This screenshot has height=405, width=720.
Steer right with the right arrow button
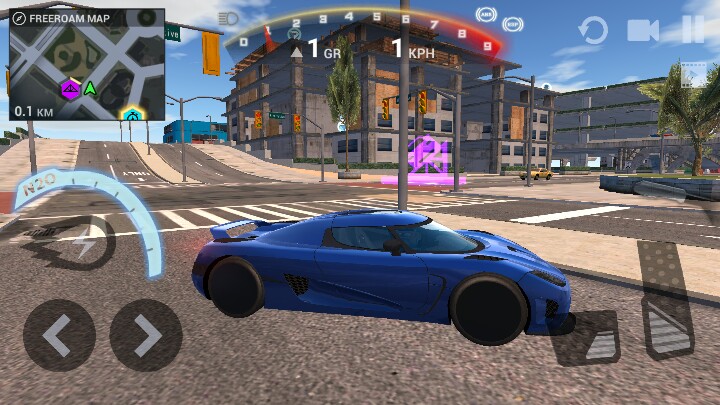coord(146,336)
